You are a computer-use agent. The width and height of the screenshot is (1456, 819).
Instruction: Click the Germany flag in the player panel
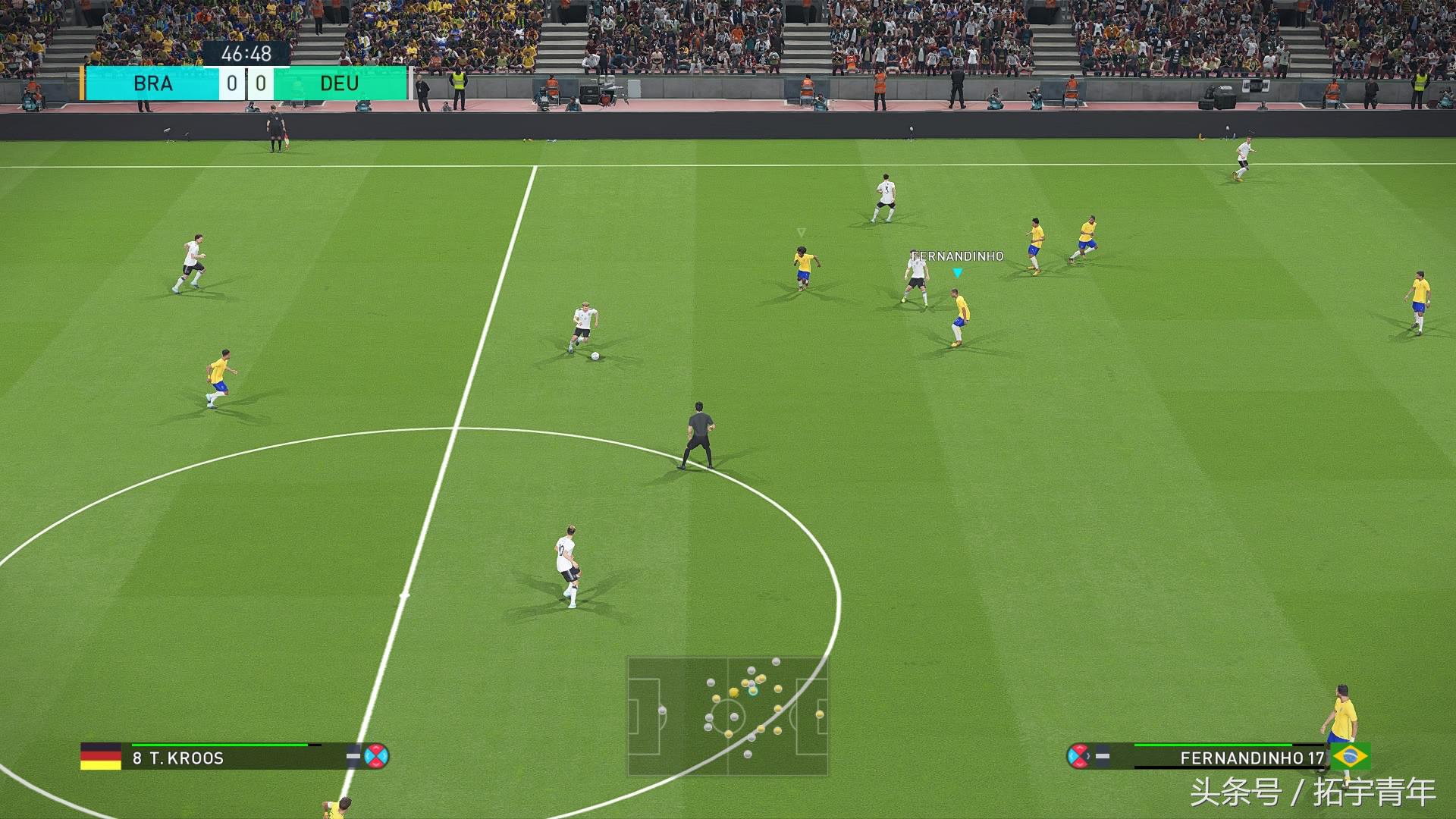click(101, 756)
